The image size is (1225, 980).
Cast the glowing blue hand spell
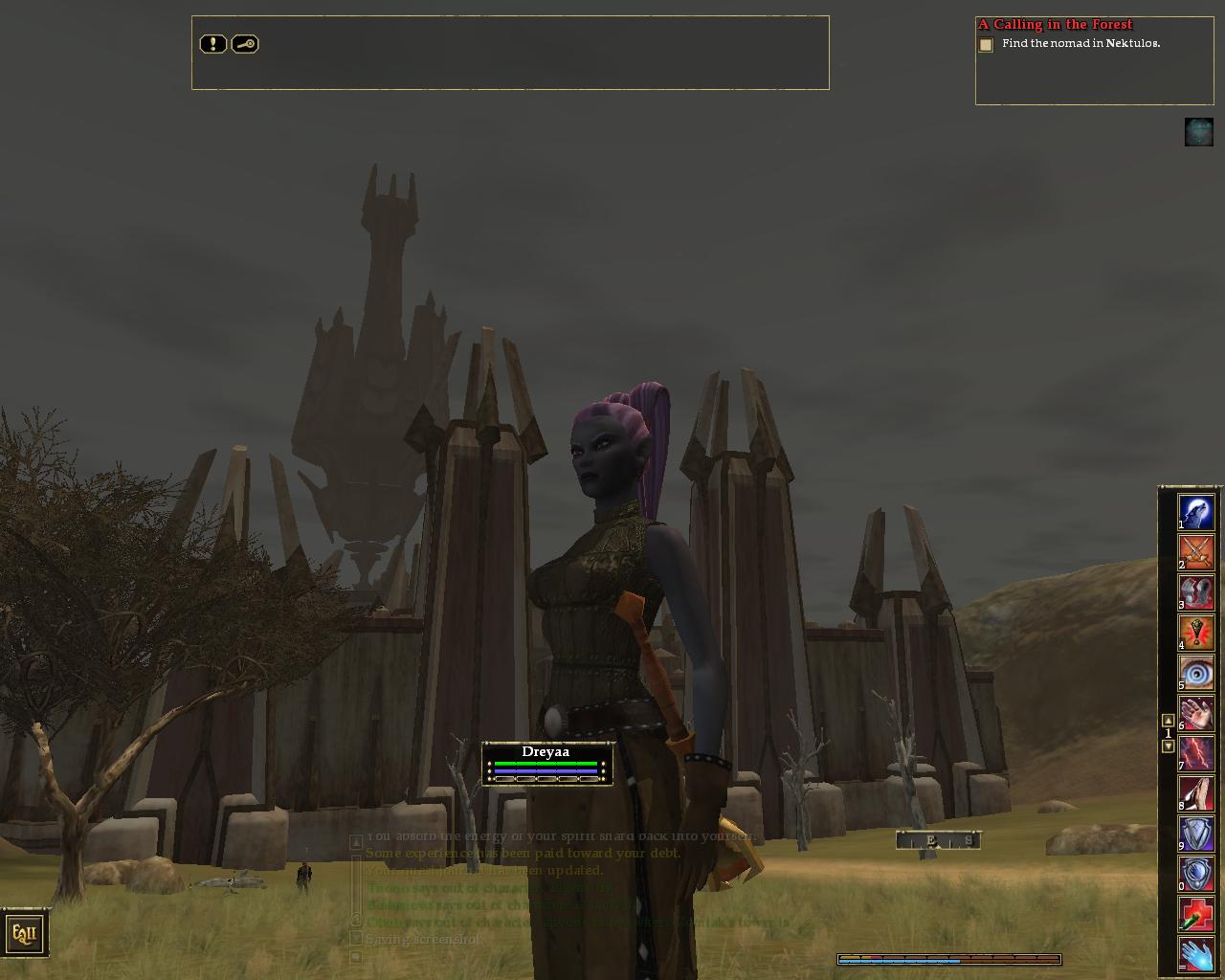point(1195,955)
